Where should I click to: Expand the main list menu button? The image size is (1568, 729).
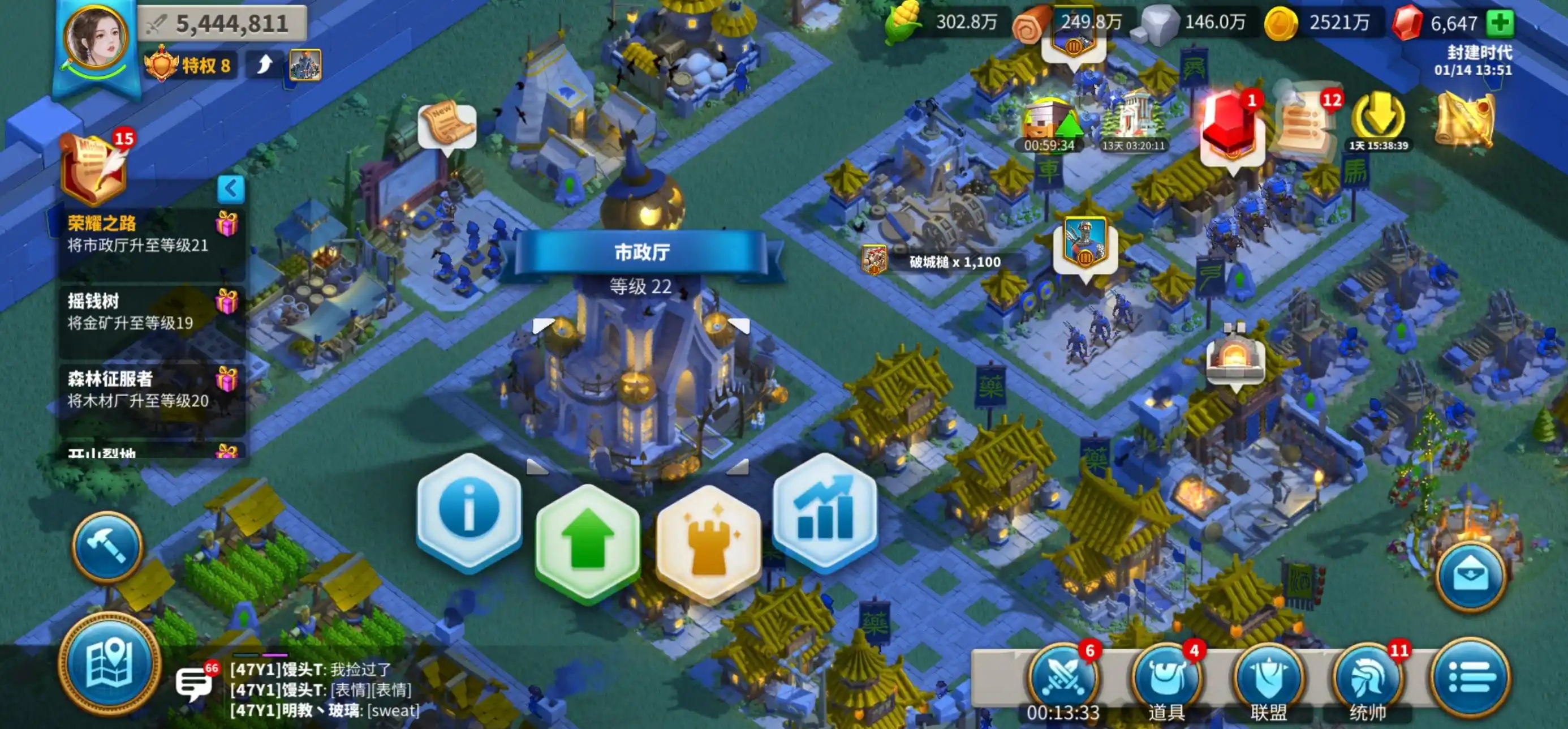pyautogui.click(x=1471, y=677)
